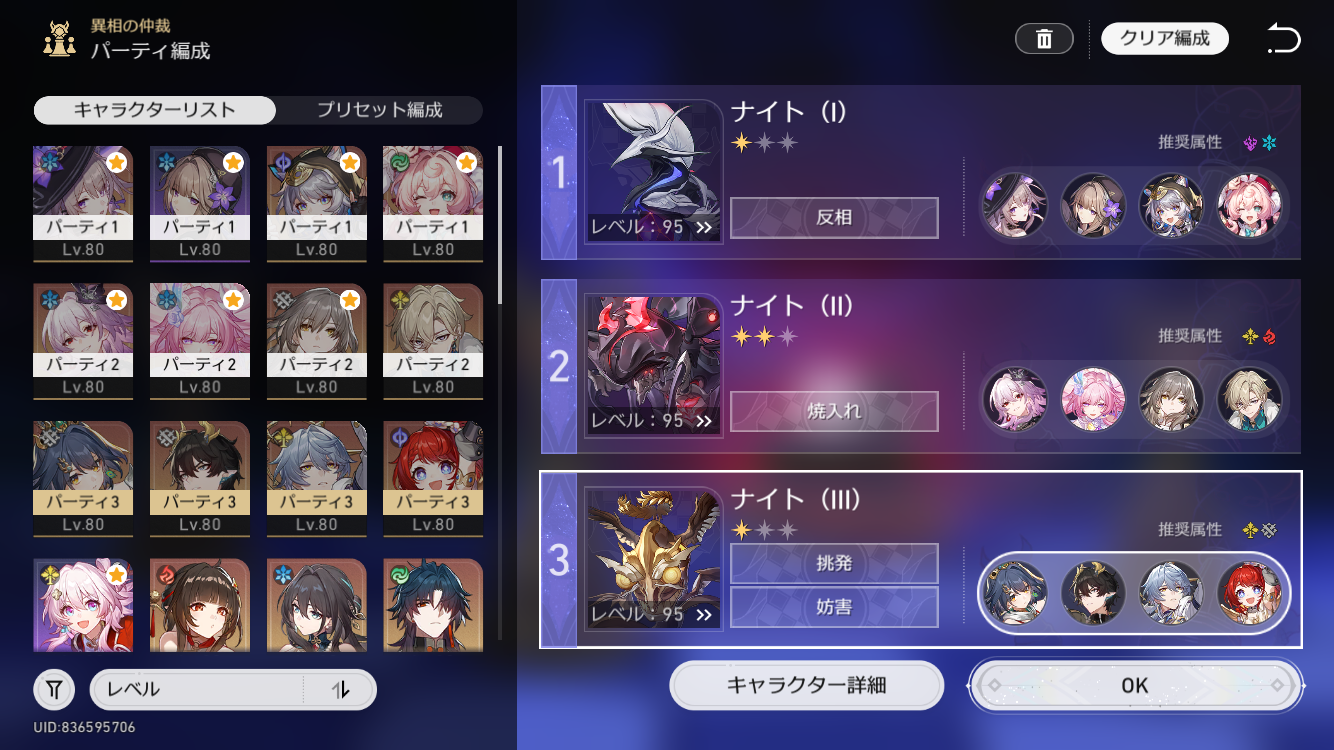
Task: Select the キャラクターリスト tab
Action: pos(155,110)
